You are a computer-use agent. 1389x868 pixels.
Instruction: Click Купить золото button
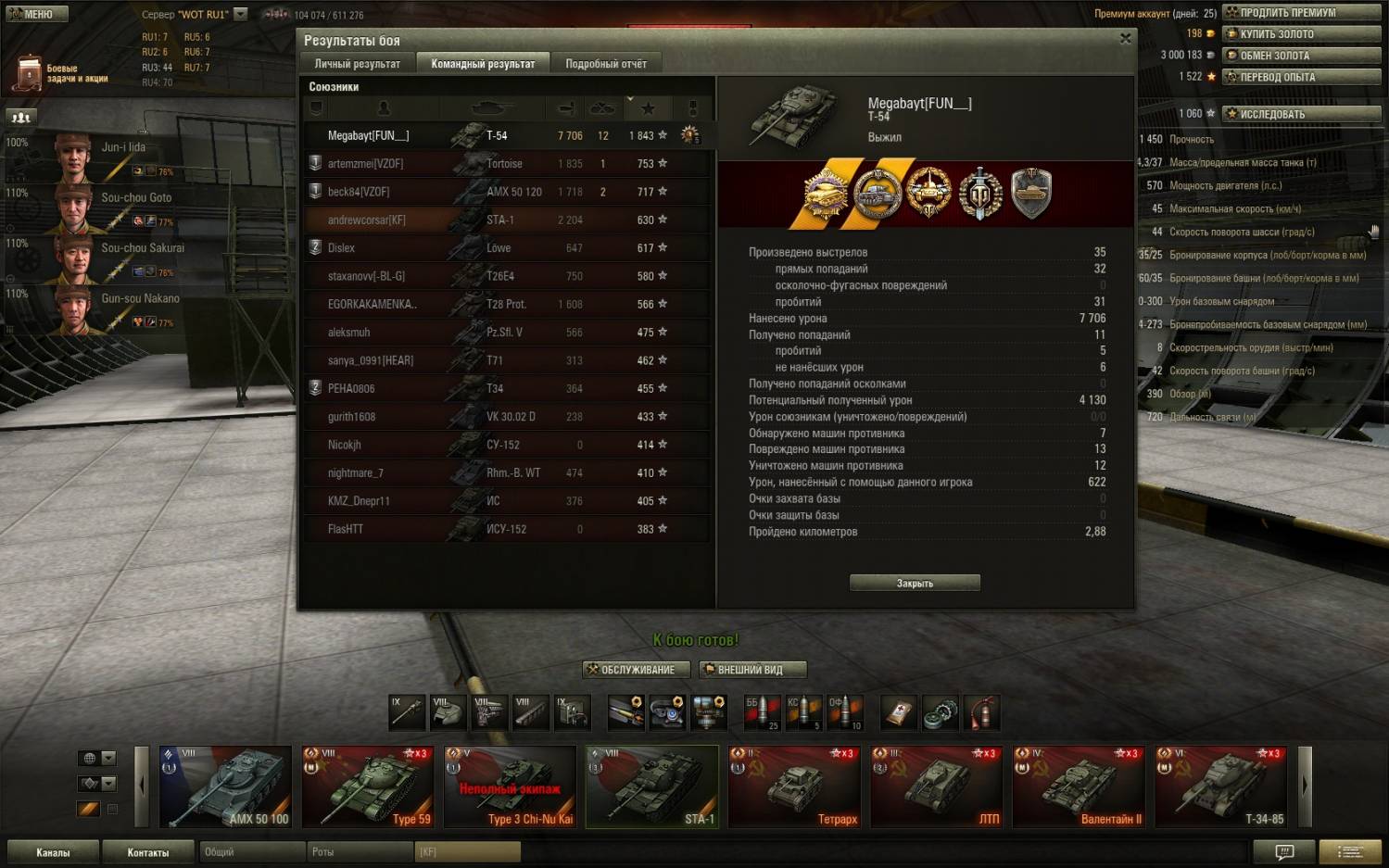click(1301, 34)
